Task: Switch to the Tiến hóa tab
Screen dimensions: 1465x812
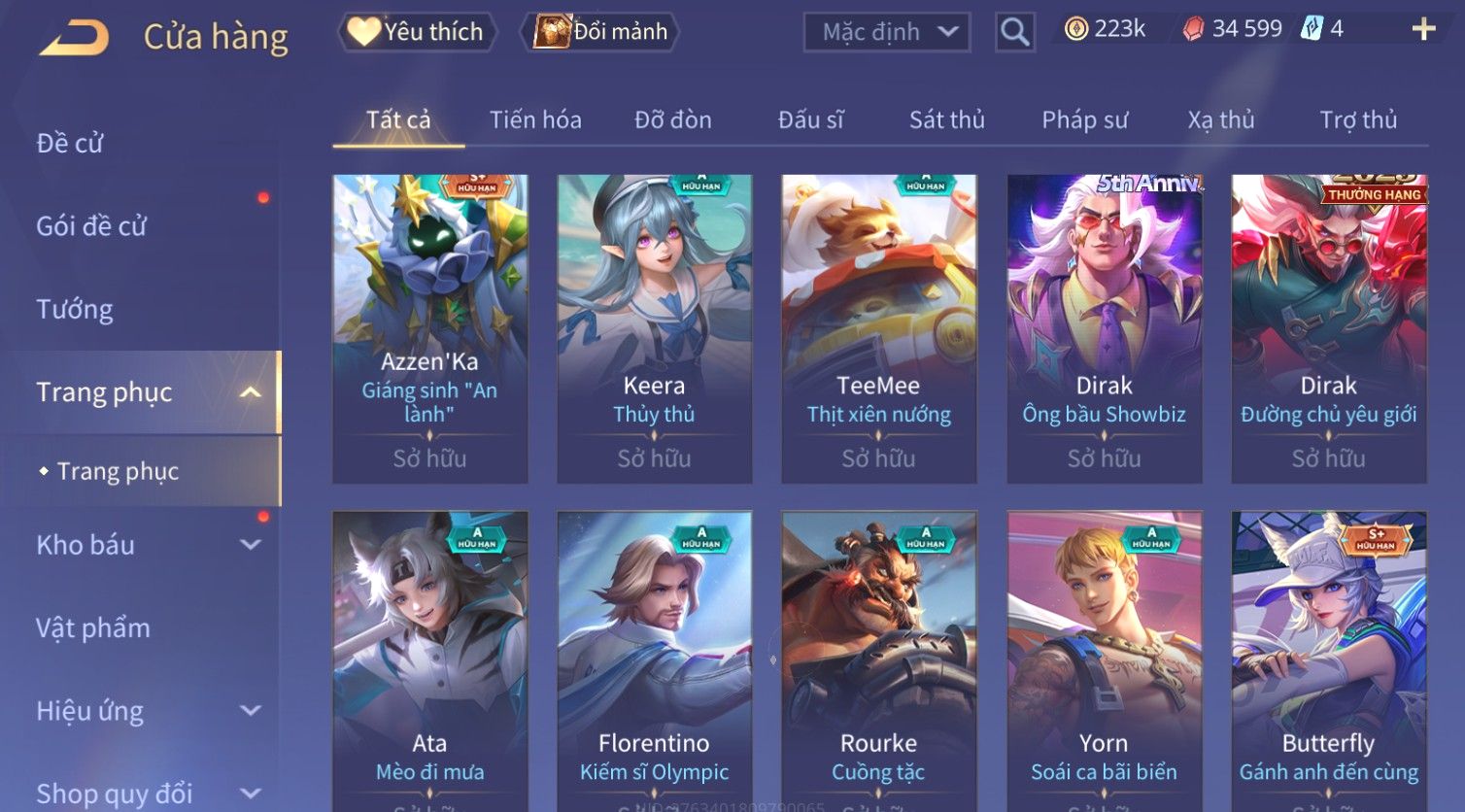Action: click(x=535, y=119)
